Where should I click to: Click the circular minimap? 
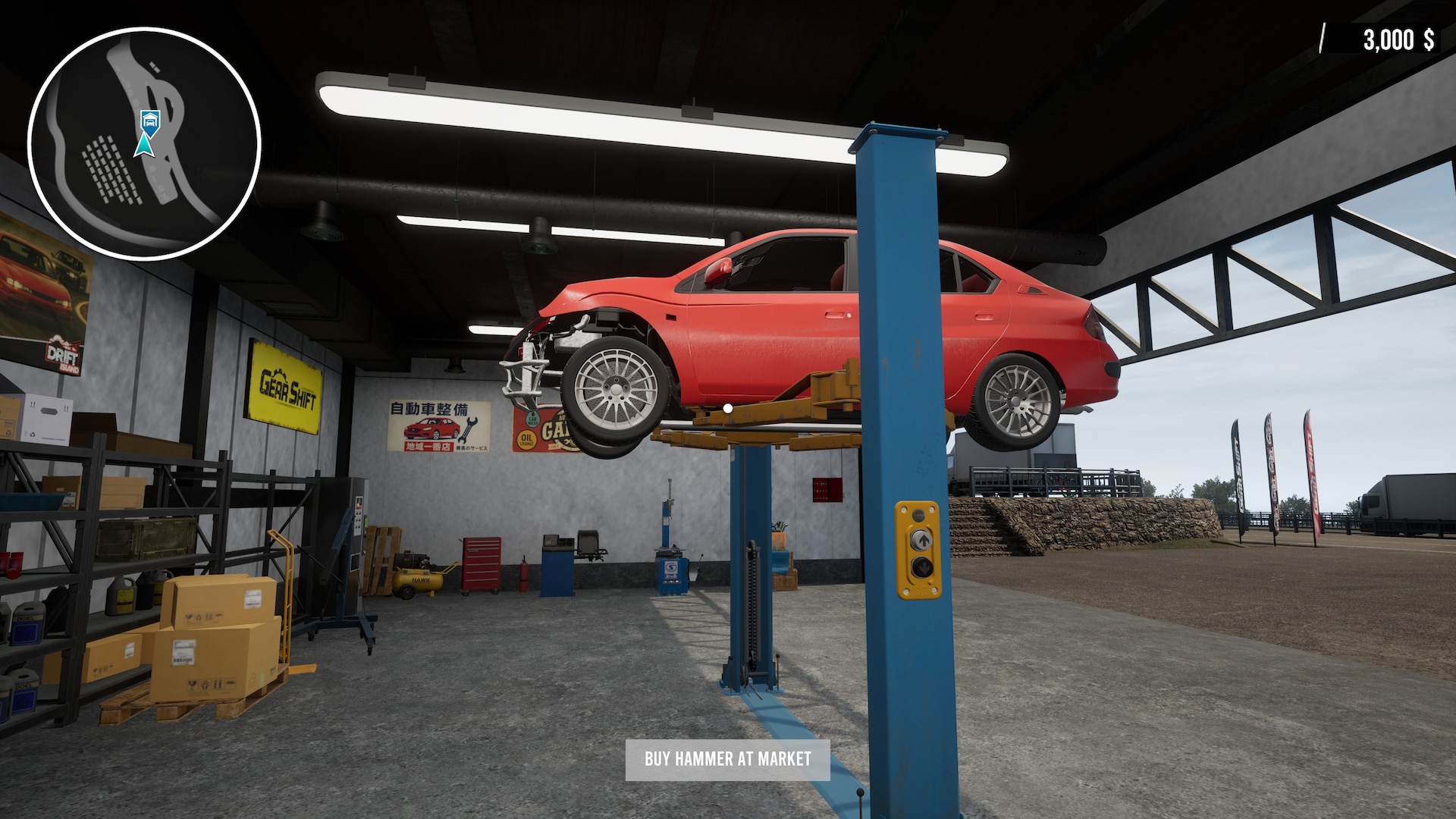point(145,144)
